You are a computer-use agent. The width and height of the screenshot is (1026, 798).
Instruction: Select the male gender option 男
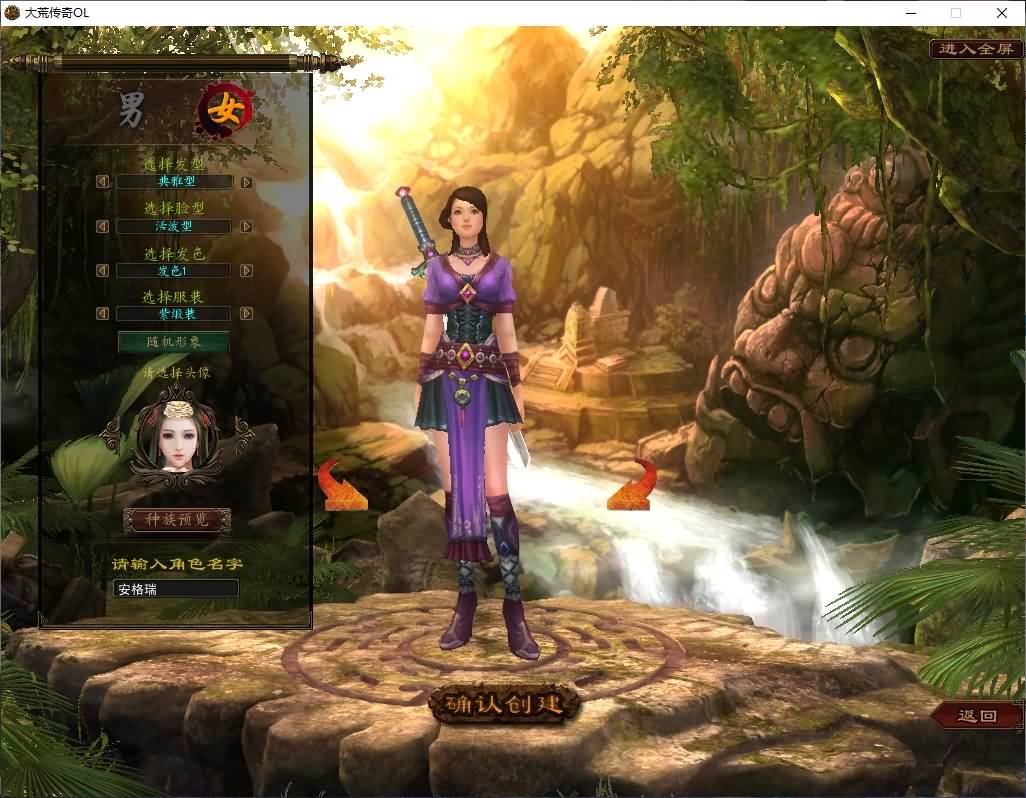point(133,110)
